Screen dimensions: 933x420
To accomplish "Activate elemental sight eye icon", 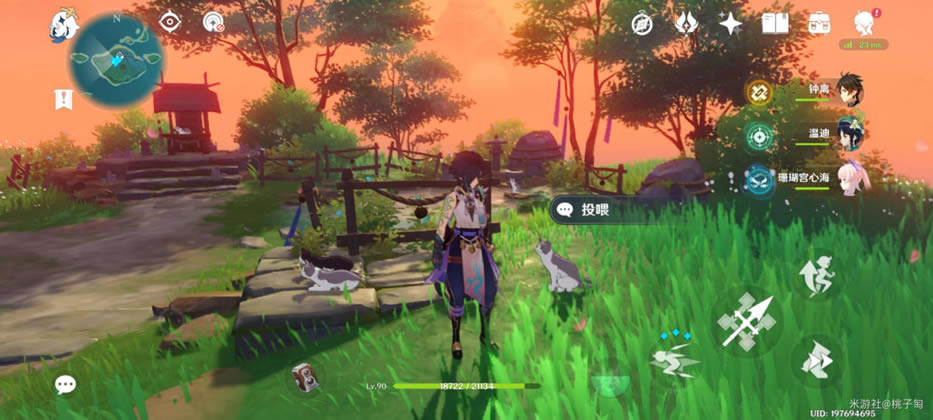I will click(x=170, y=21).
